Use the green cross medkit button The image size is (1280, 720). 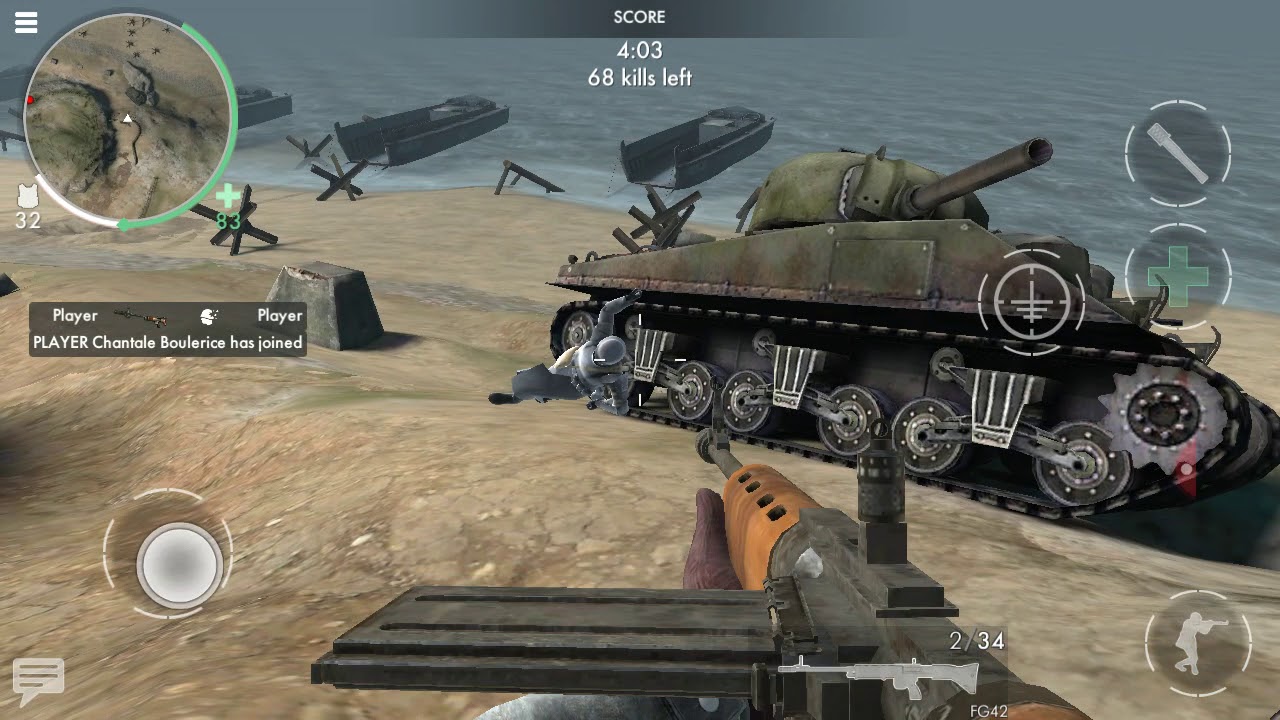pos(1178,275)
